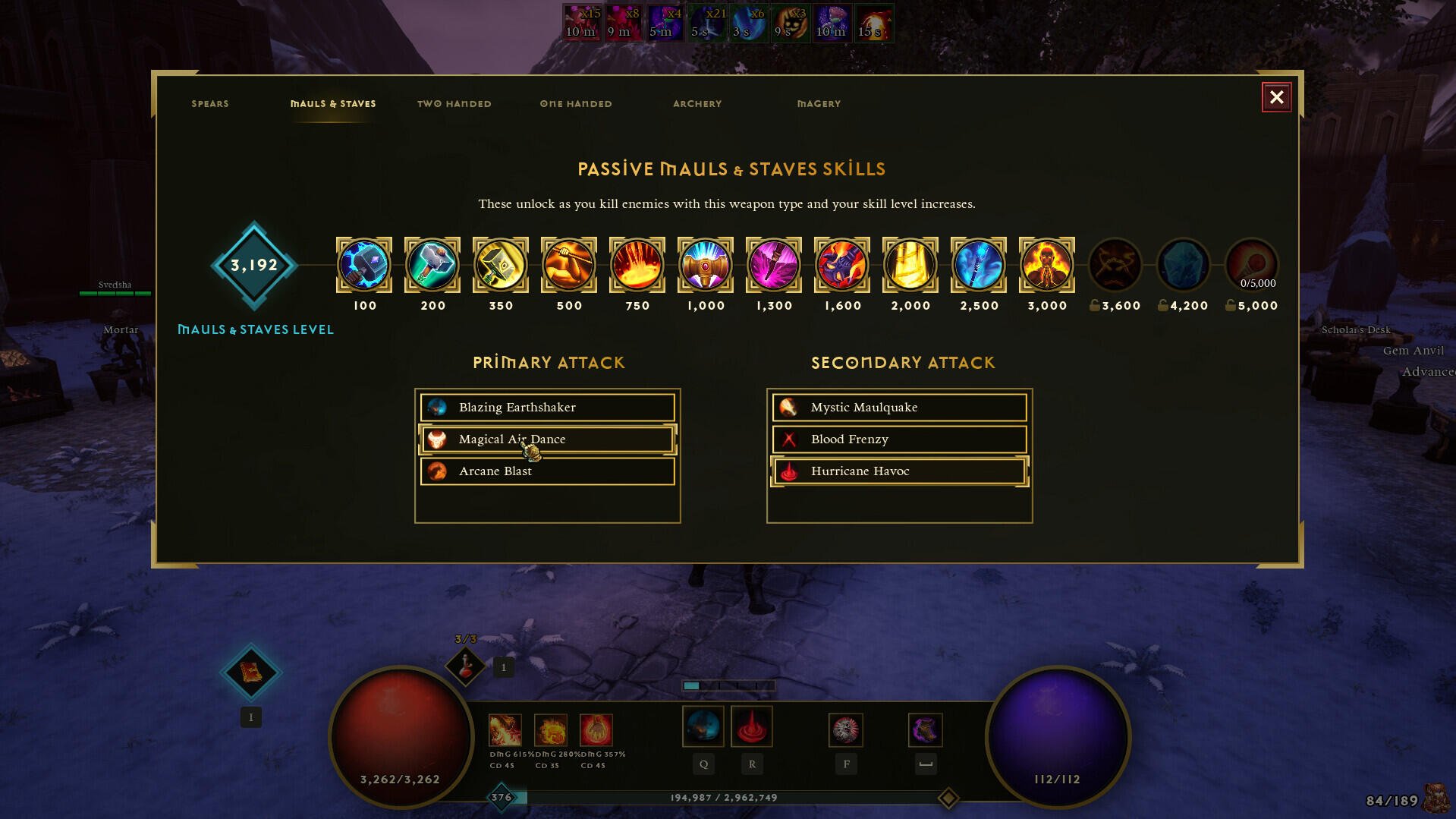Inspect the locked 5,000 passive skill icon
Screen dimensions: 1456x819
point(1251,265)
